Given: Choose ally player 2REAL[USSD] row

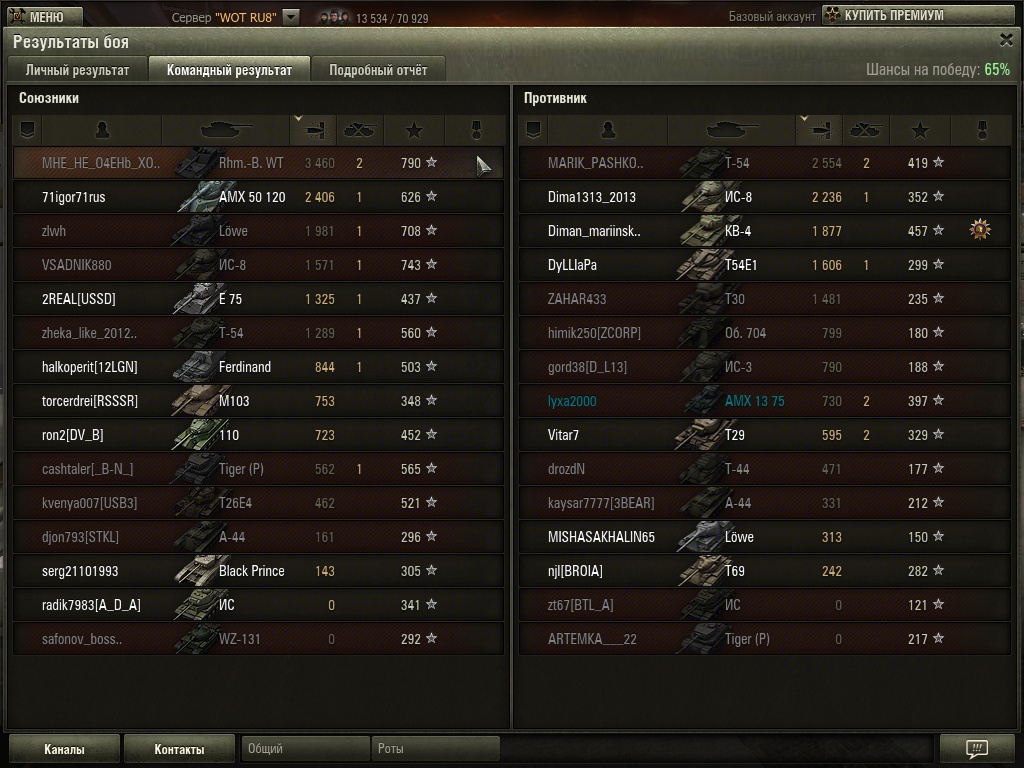Looking at the screenshot, I should 258,299.
